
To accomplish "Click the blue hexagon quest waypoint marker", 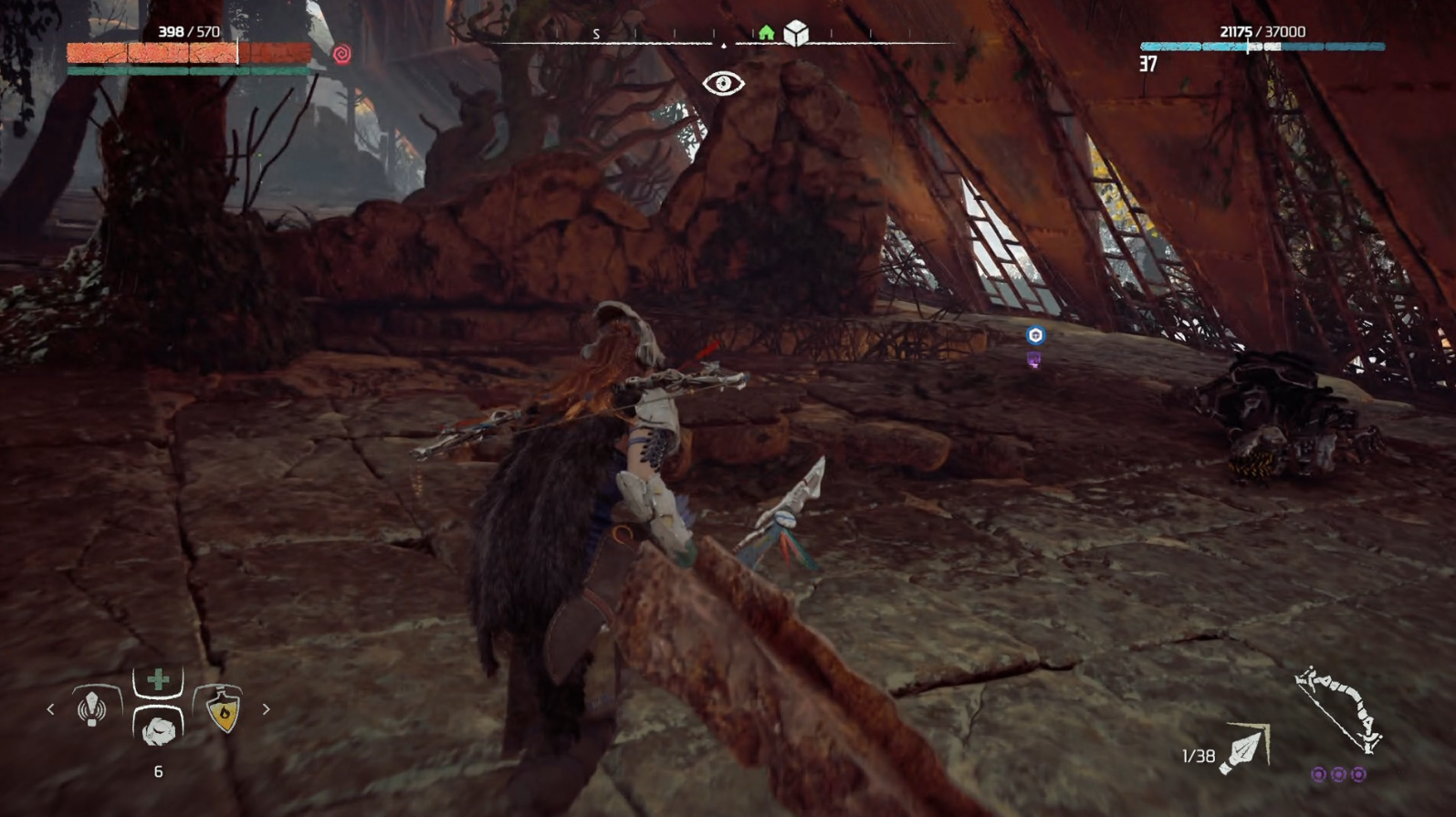I will pyautogui.click(x=1035, y=335).
